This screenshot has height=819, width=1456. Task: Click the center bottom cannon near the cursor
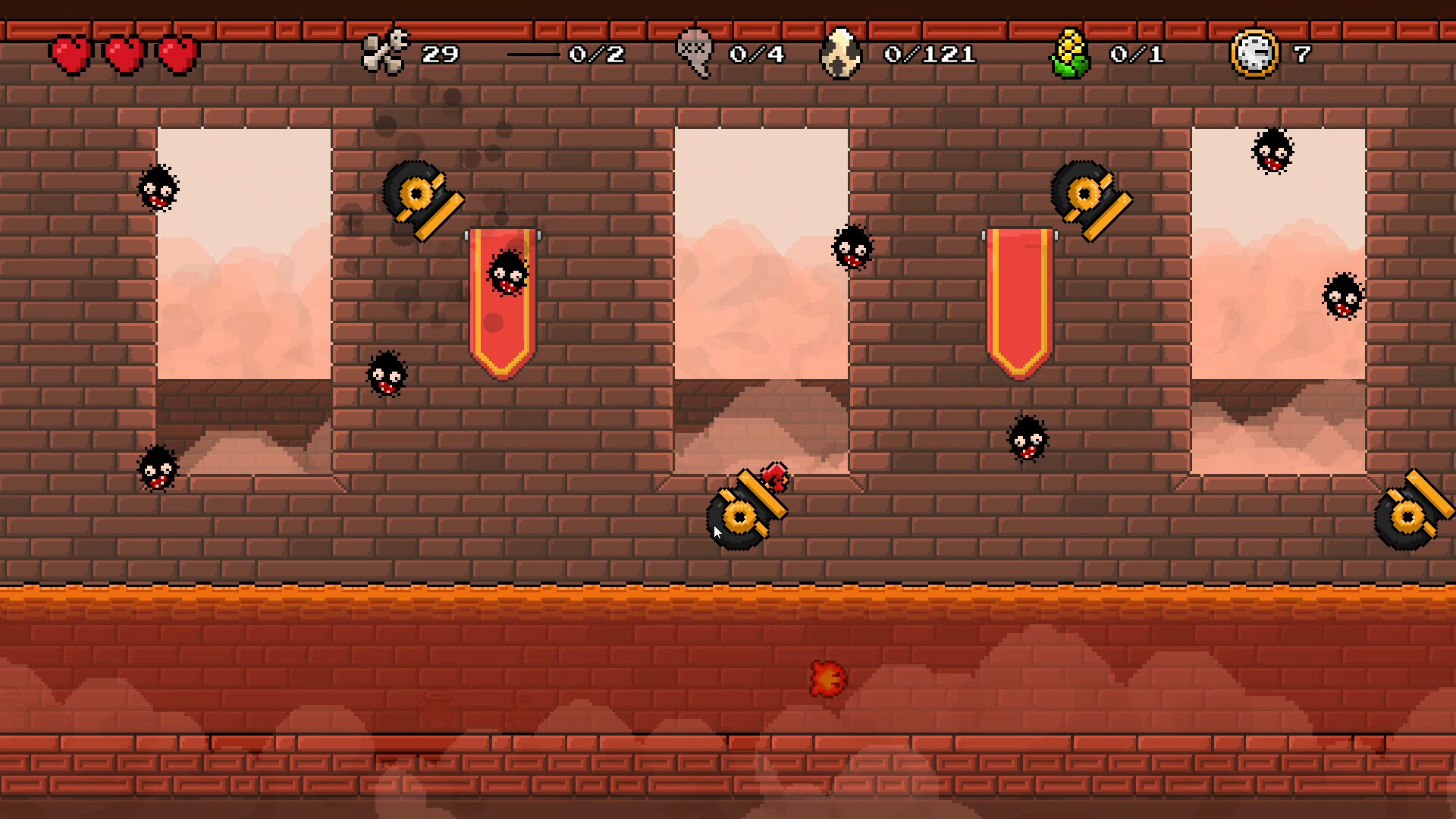(x=739, y=516)
